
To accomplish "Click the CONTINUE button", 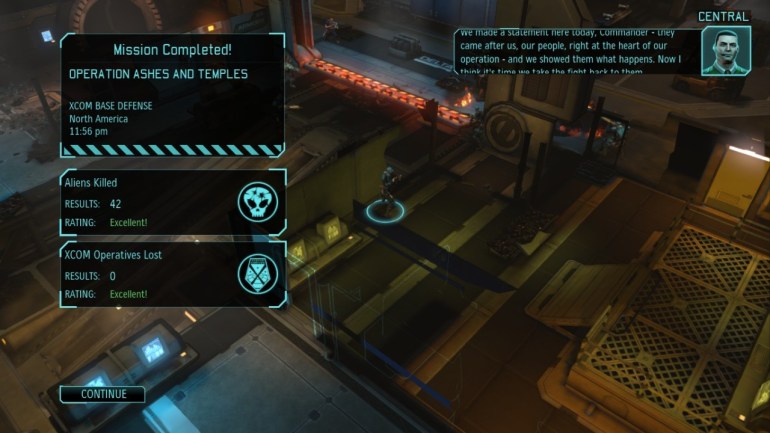I will click(103, 394).
